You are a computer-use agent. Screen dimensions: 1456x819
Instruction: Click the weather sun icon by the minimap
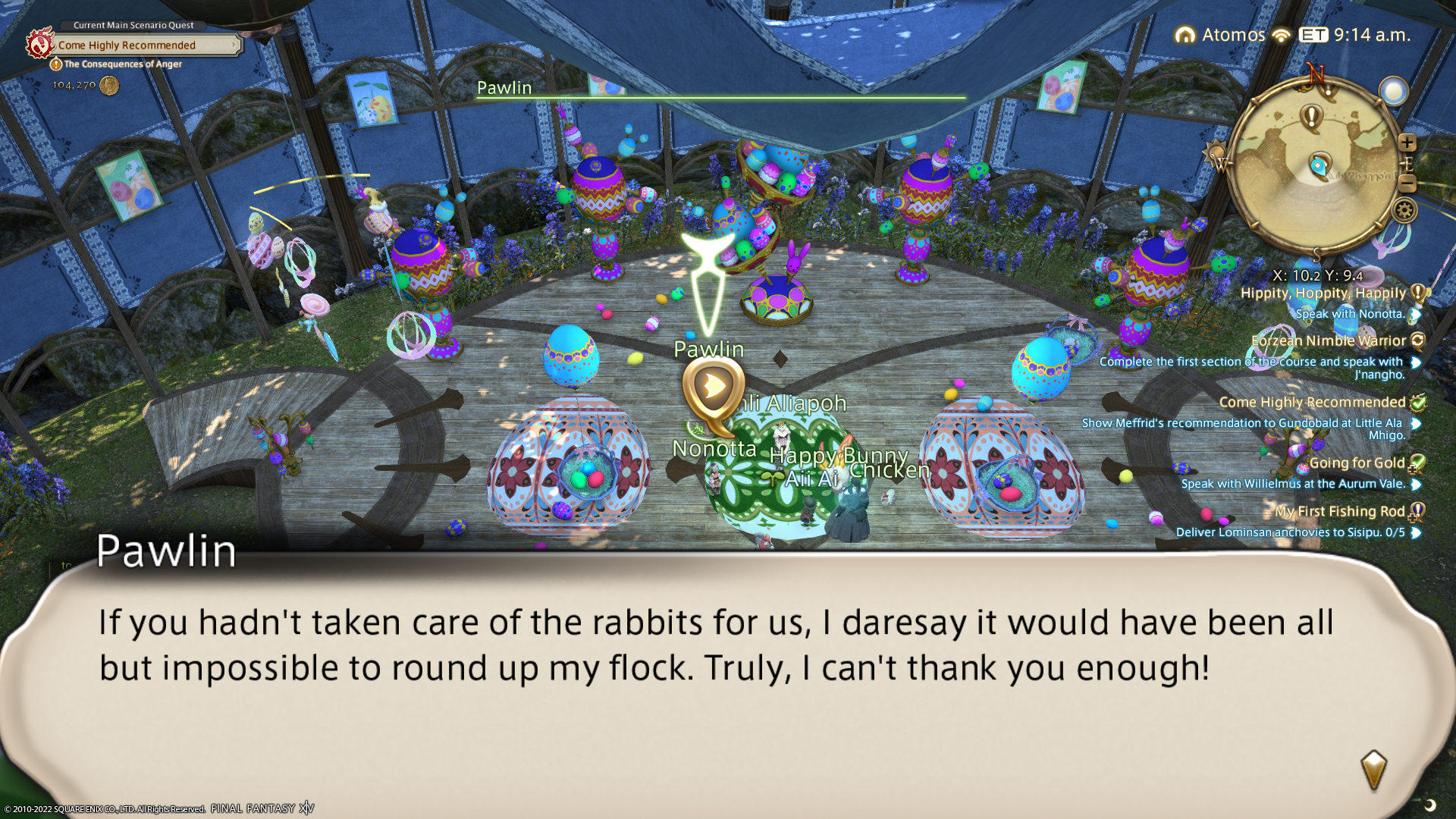1394,92
